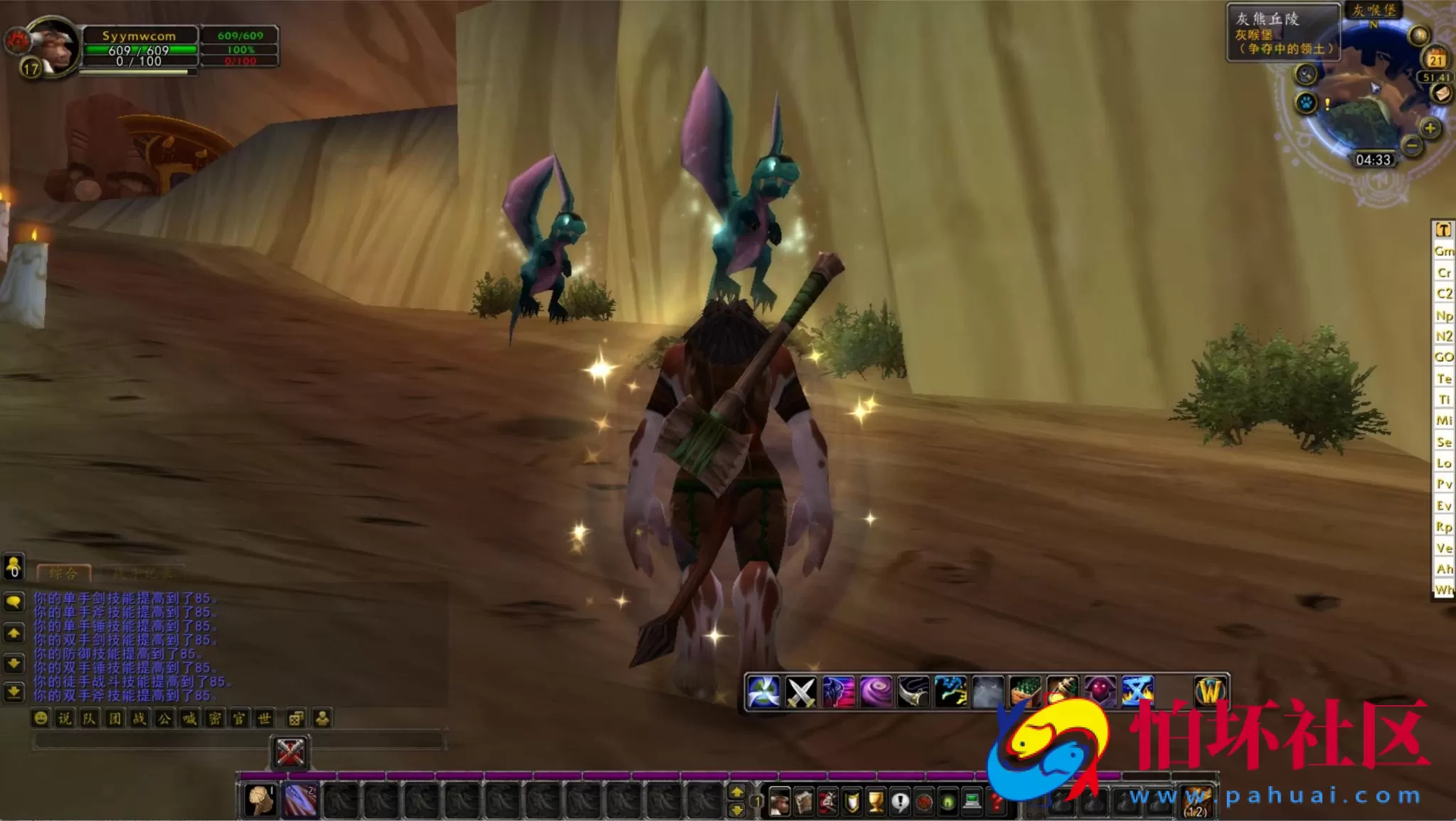Expand the Gm addon button on the right sidebar
This screenshot has width=1456, height=821.
1444,252
